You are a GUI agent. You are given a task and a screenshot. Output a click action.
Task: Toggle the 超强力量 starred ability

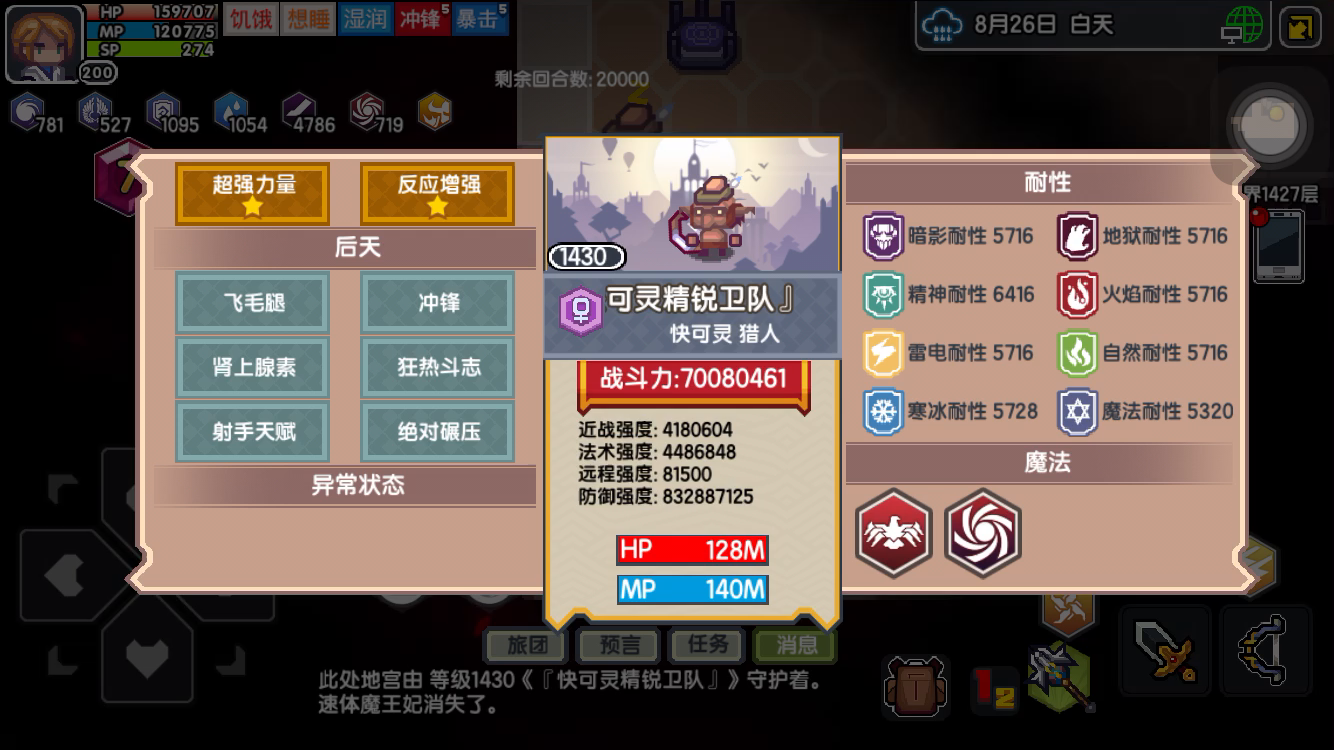(x=251, y=193)
